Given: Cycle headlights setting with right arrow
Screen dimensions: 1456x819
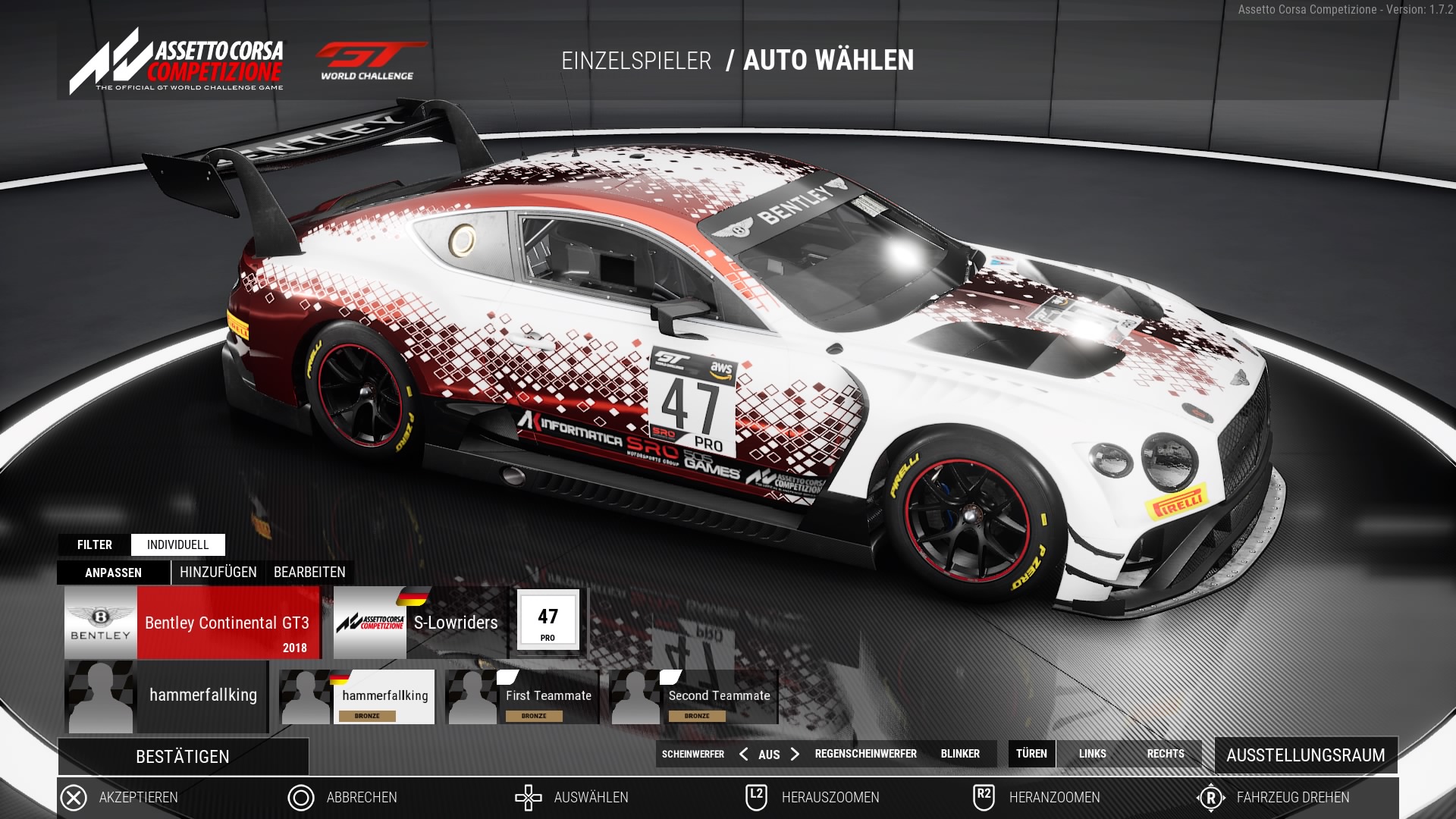Looking at the screenshot, I should point(795,754).
